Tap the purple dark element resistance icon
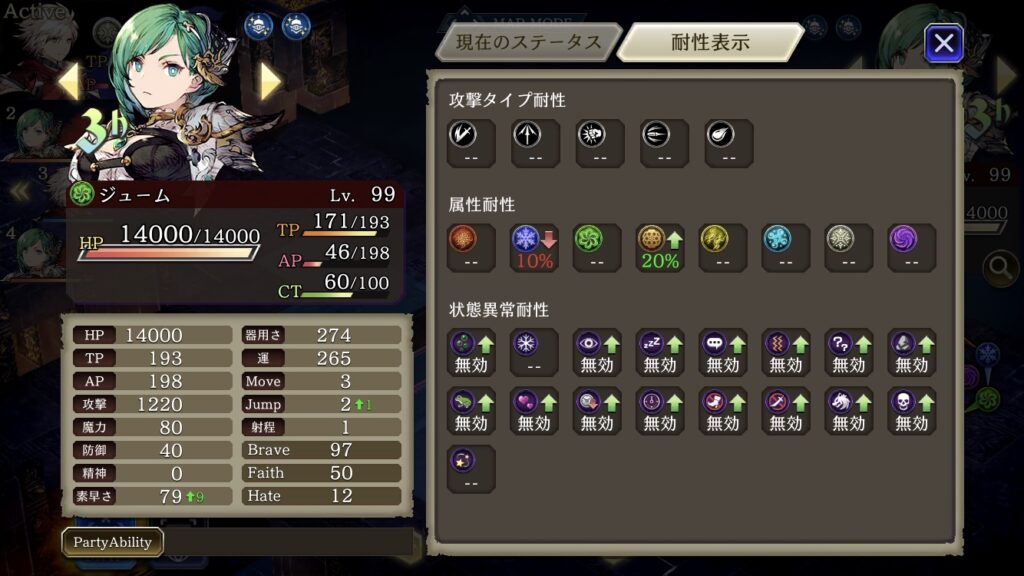The image size is (1024, 576). point(911,247)
